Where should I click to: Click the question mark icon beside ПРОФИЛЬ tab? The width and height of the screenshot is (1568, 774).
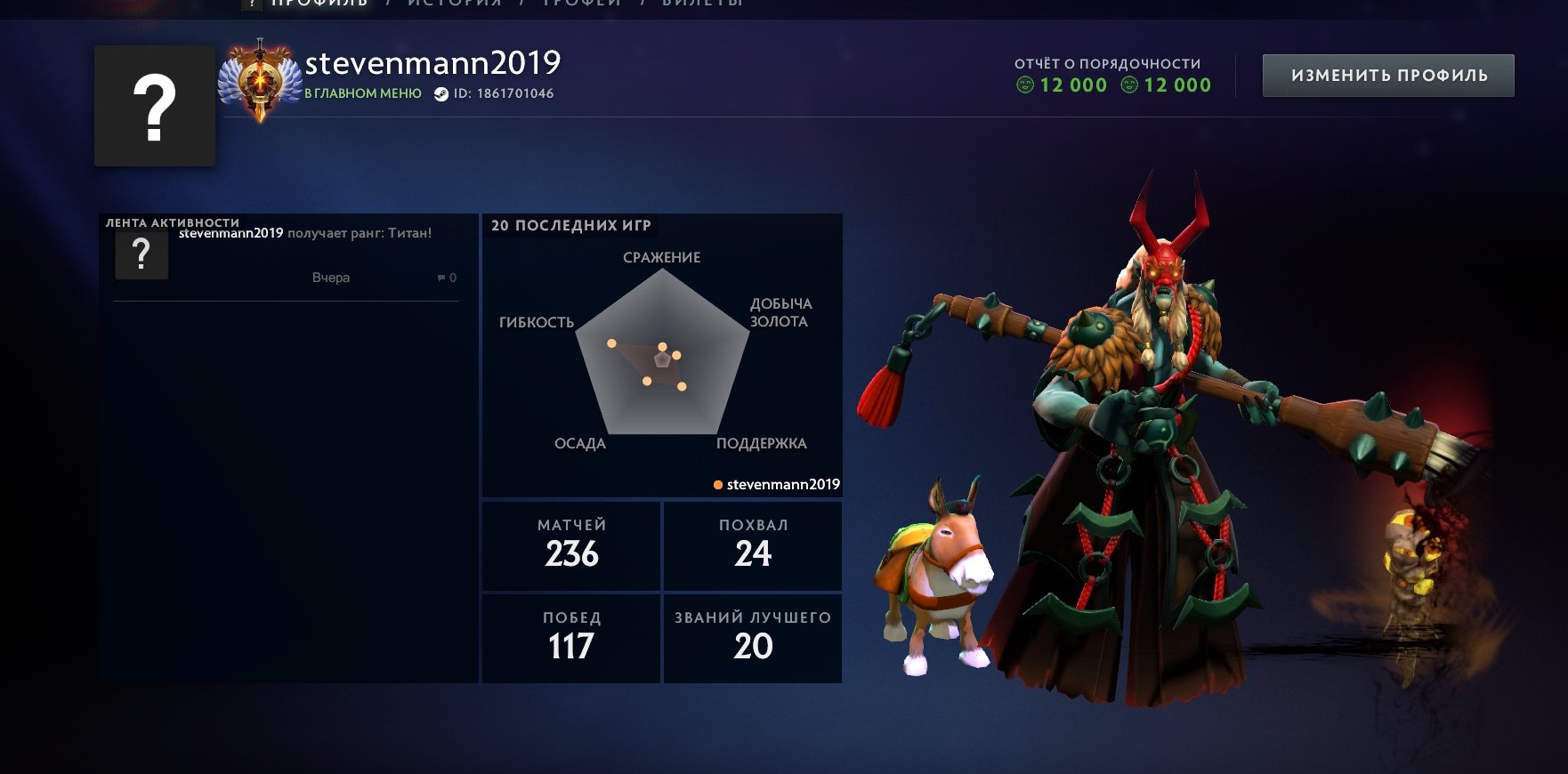pyautogui.click(x=252, y=4)
